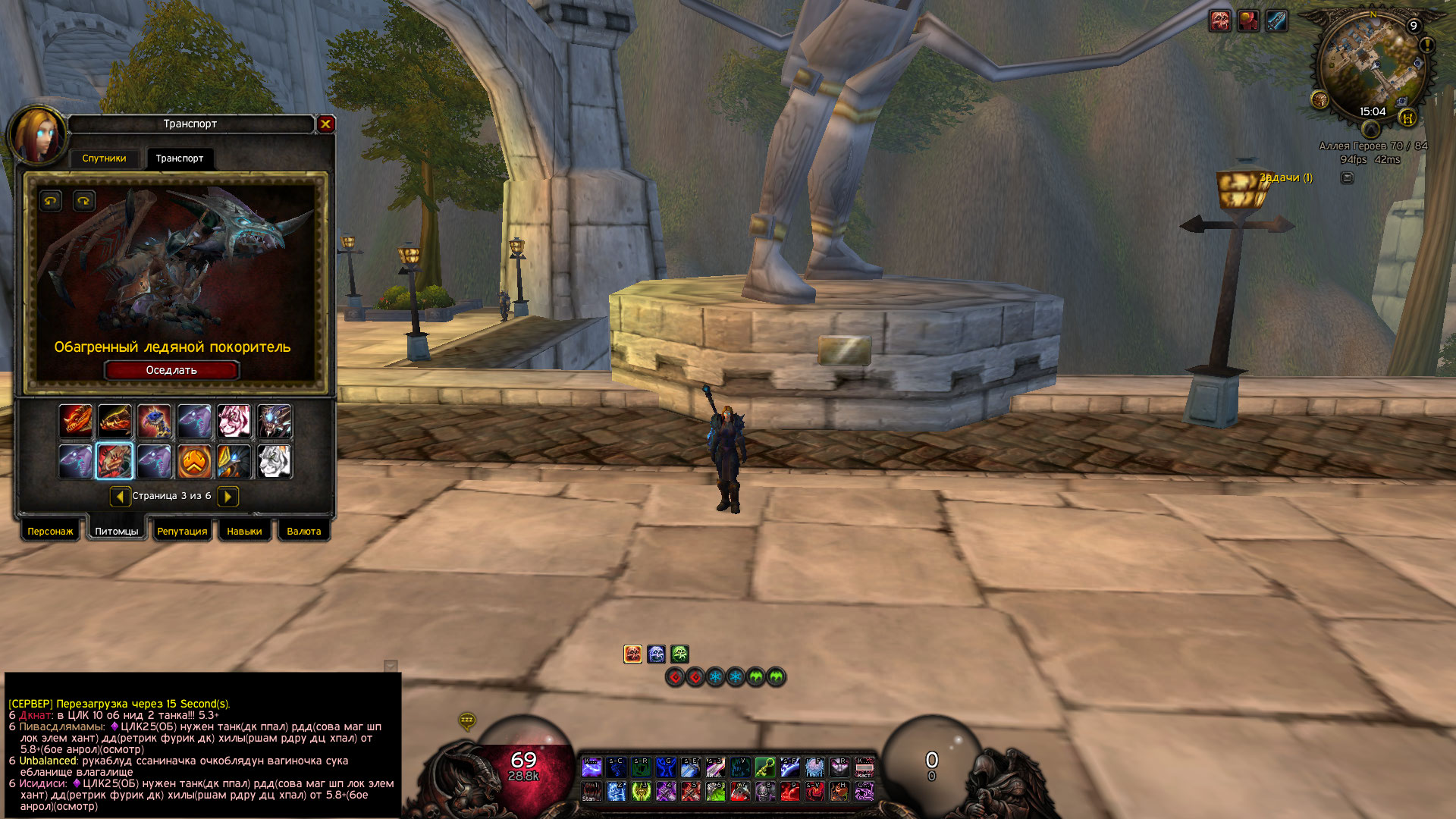Click the red skull buff icon
Screen dimensions: 1456x819
(x=1220, y=21)
